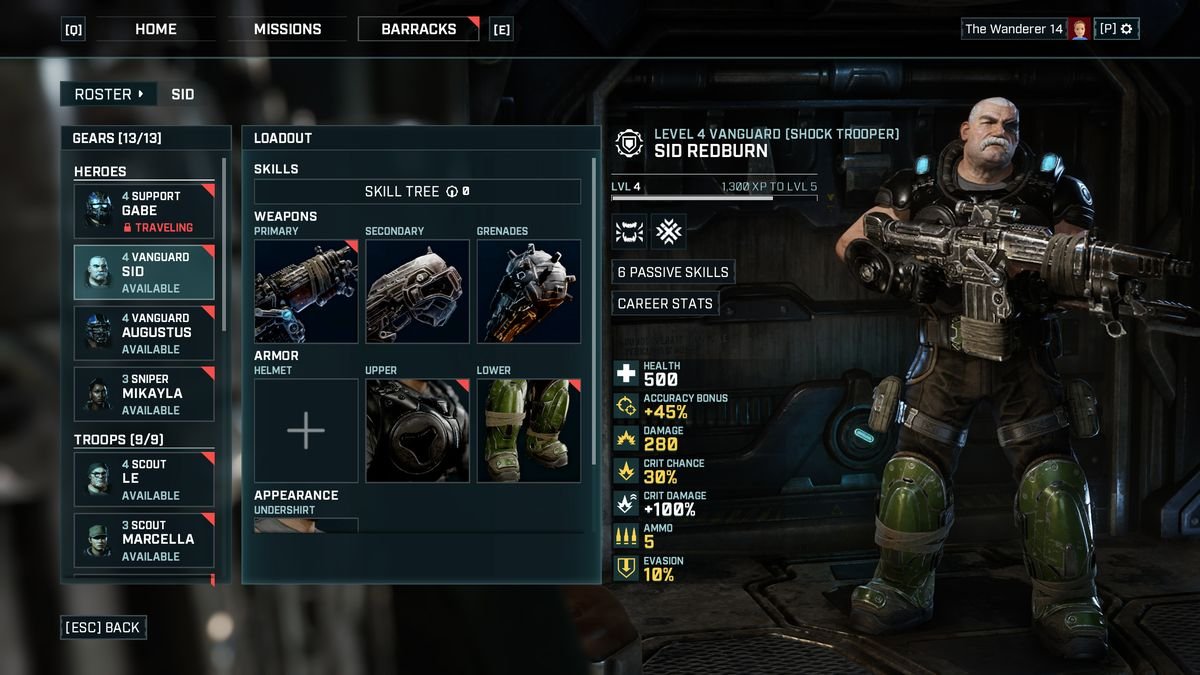Select hero Gabe from the roster

(144, 211)
